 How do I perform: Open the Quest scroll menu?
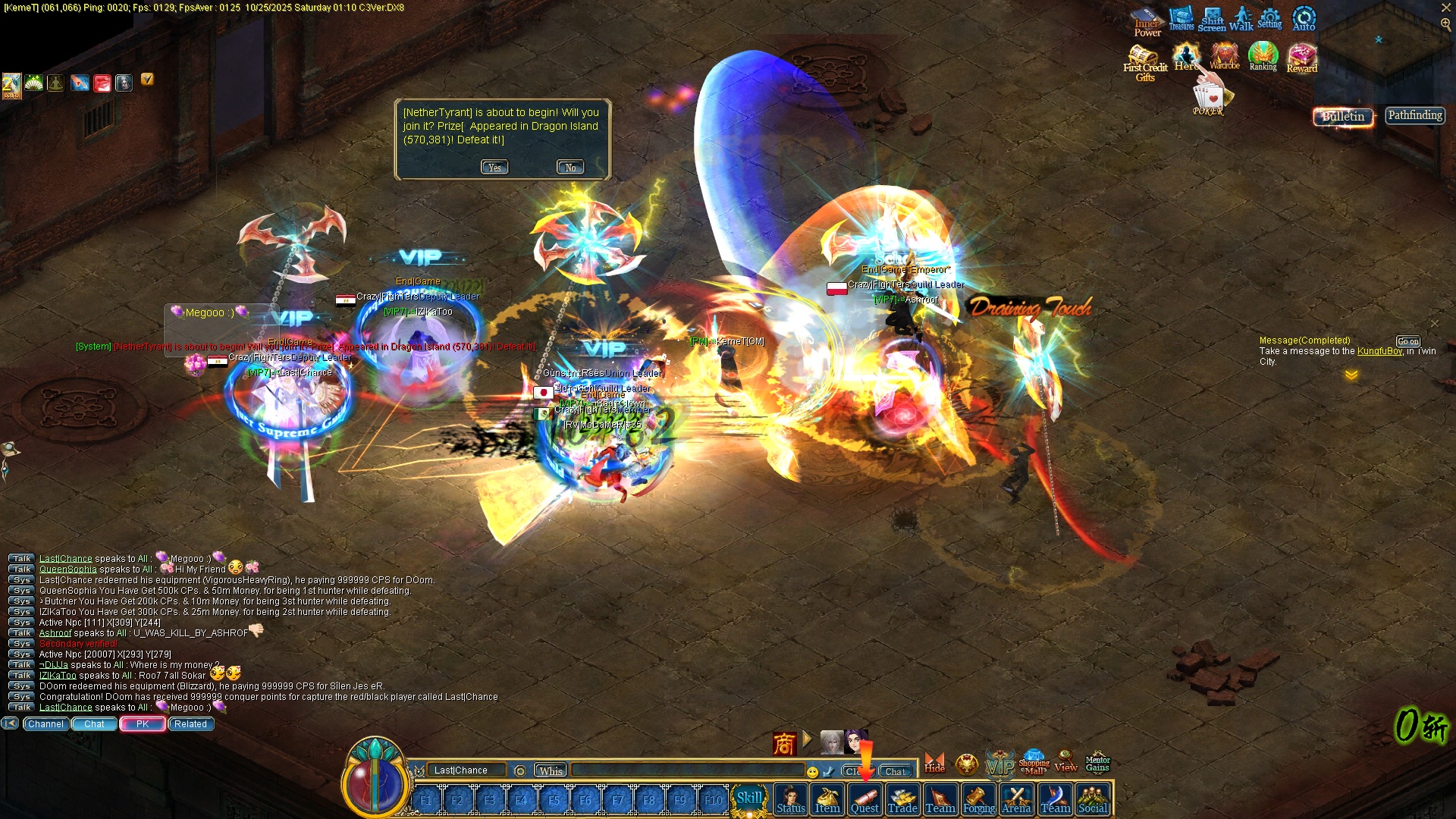click(864, 800)
